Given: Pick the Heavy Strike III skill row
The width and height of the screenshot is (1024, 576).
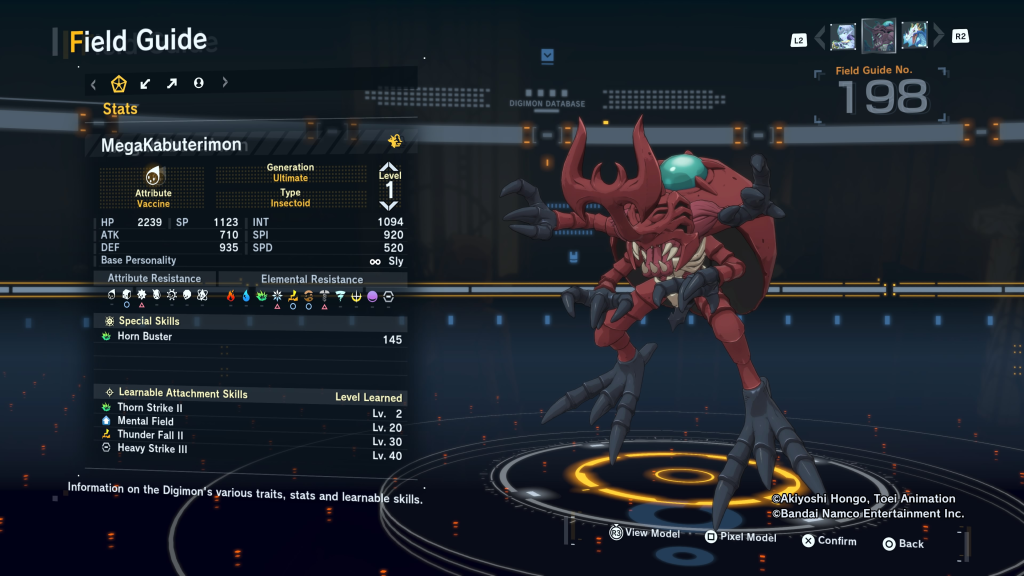Looking at the screenshot, I should click(250, 450).
